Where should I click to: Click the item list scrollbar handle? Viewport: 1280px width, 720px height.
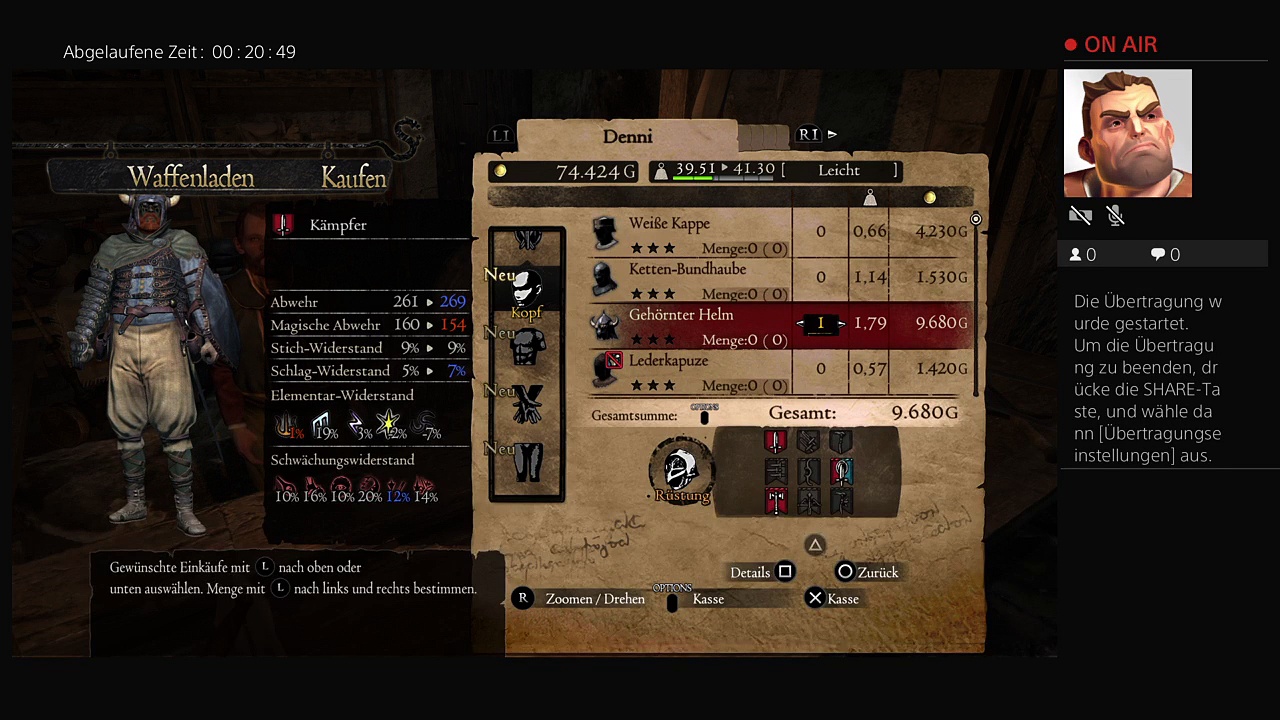coord(975,219)
